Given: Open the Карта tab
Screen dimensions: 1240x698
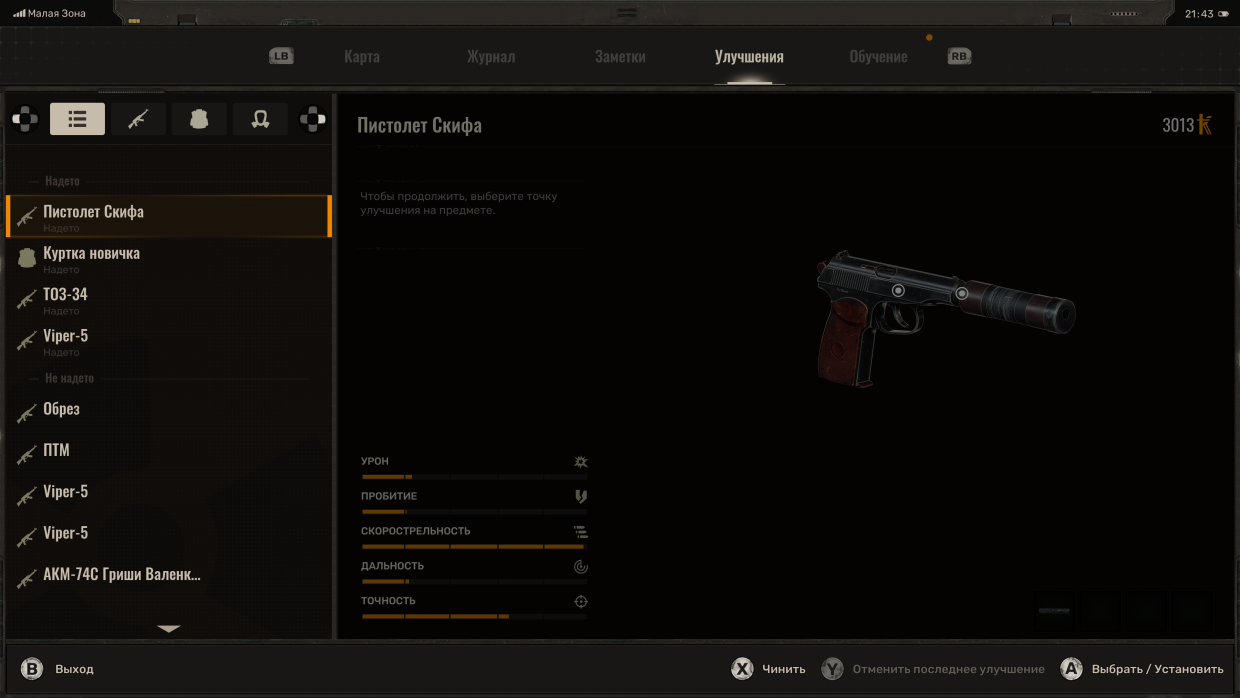Looking at the screenshot, I should (x=361, y=57).
